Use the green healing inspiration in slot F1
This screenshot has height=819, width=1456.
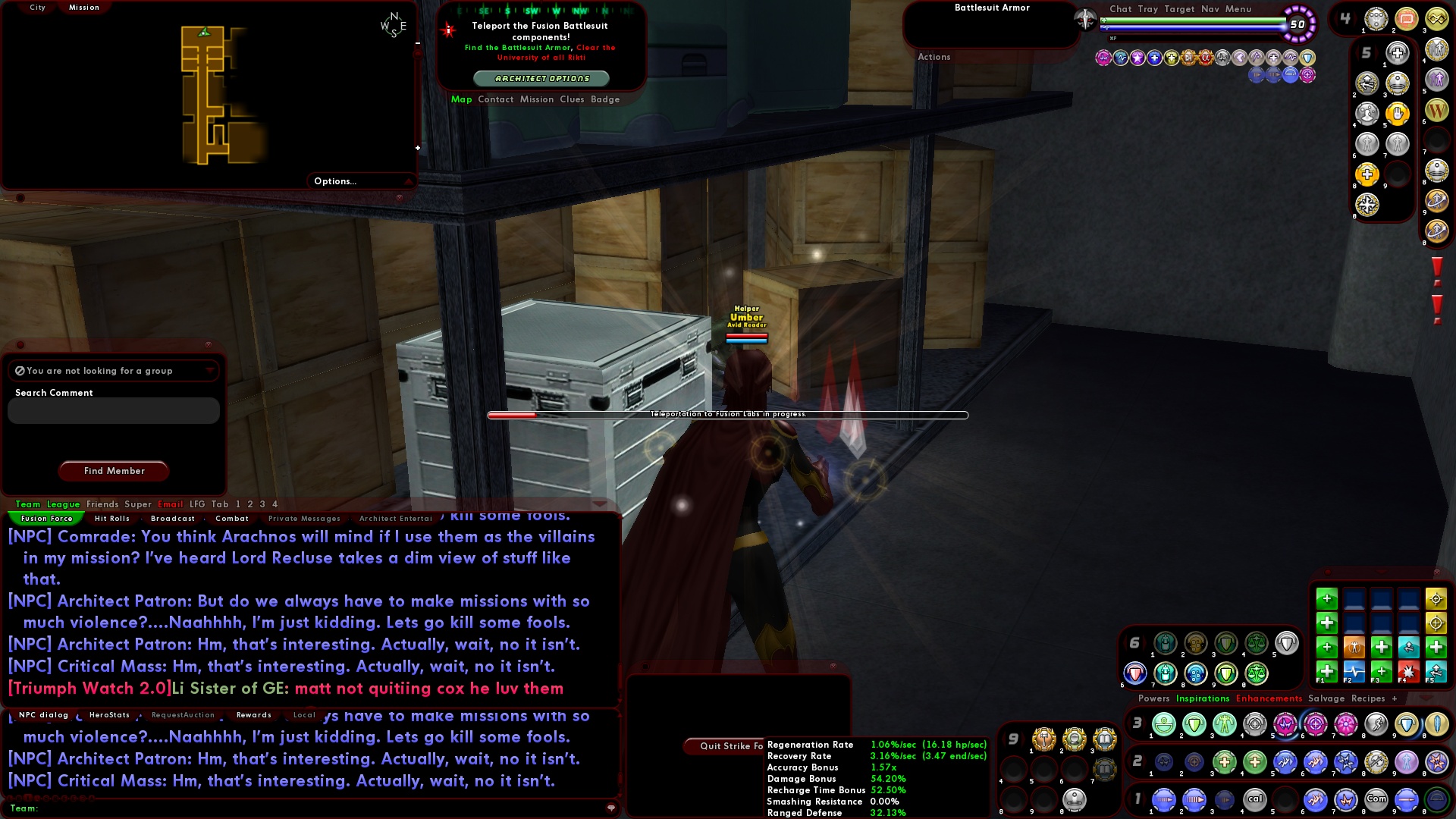pos(1326,673)
